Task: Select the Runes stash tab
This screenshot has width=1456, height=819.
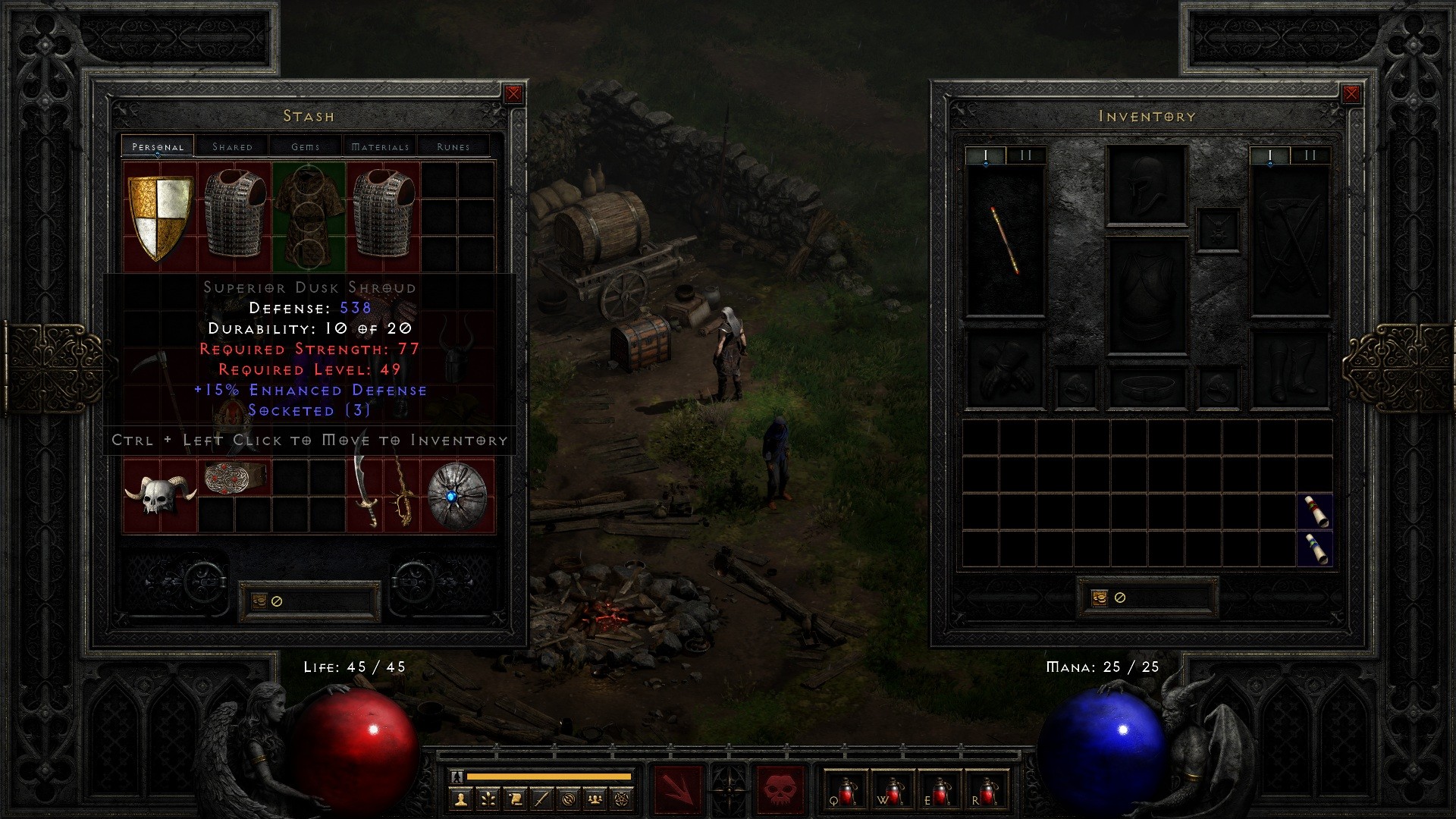Action: pos(453,146)
